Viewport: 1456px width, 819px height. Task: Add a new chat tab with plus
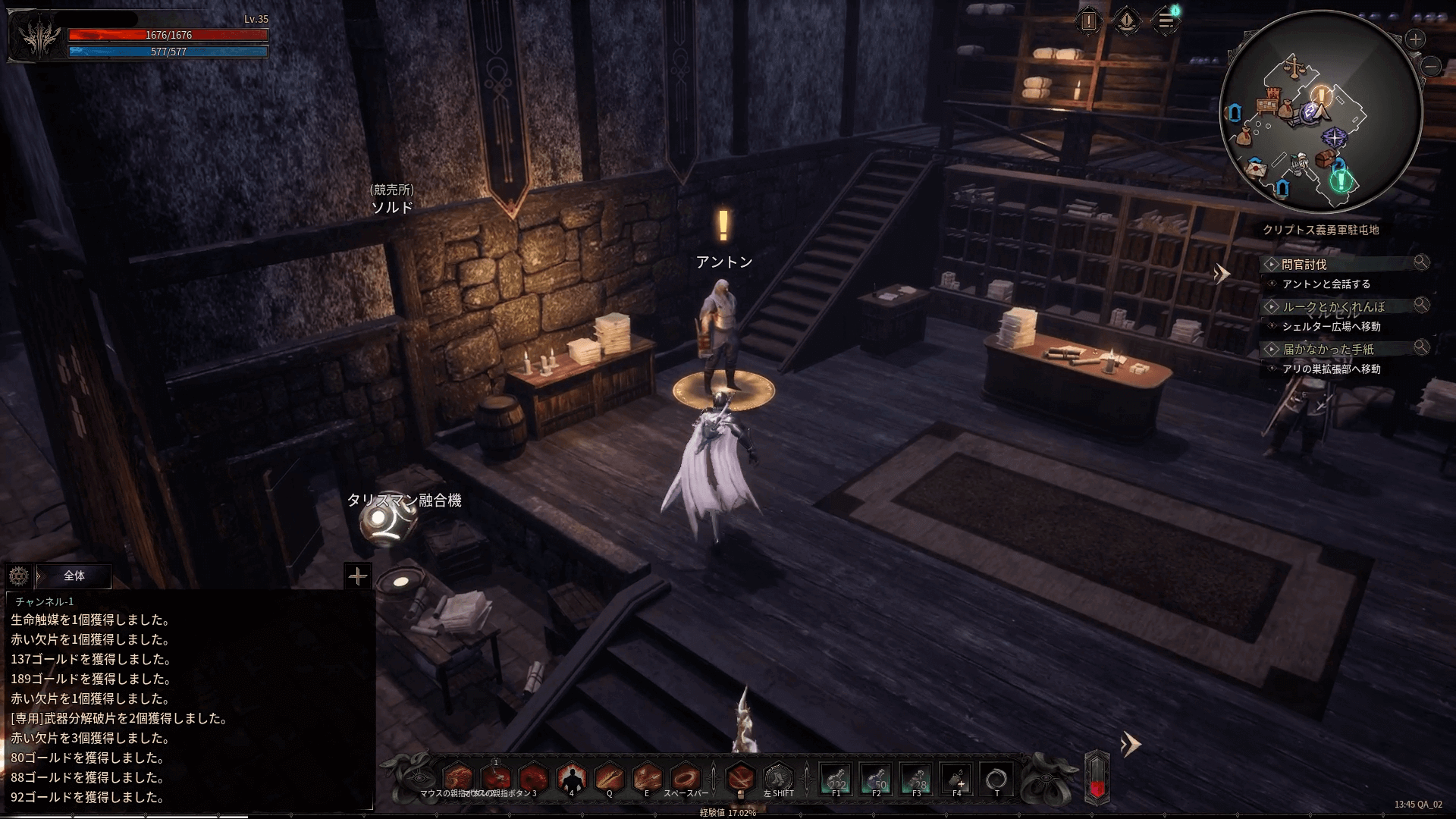point(357,576)
